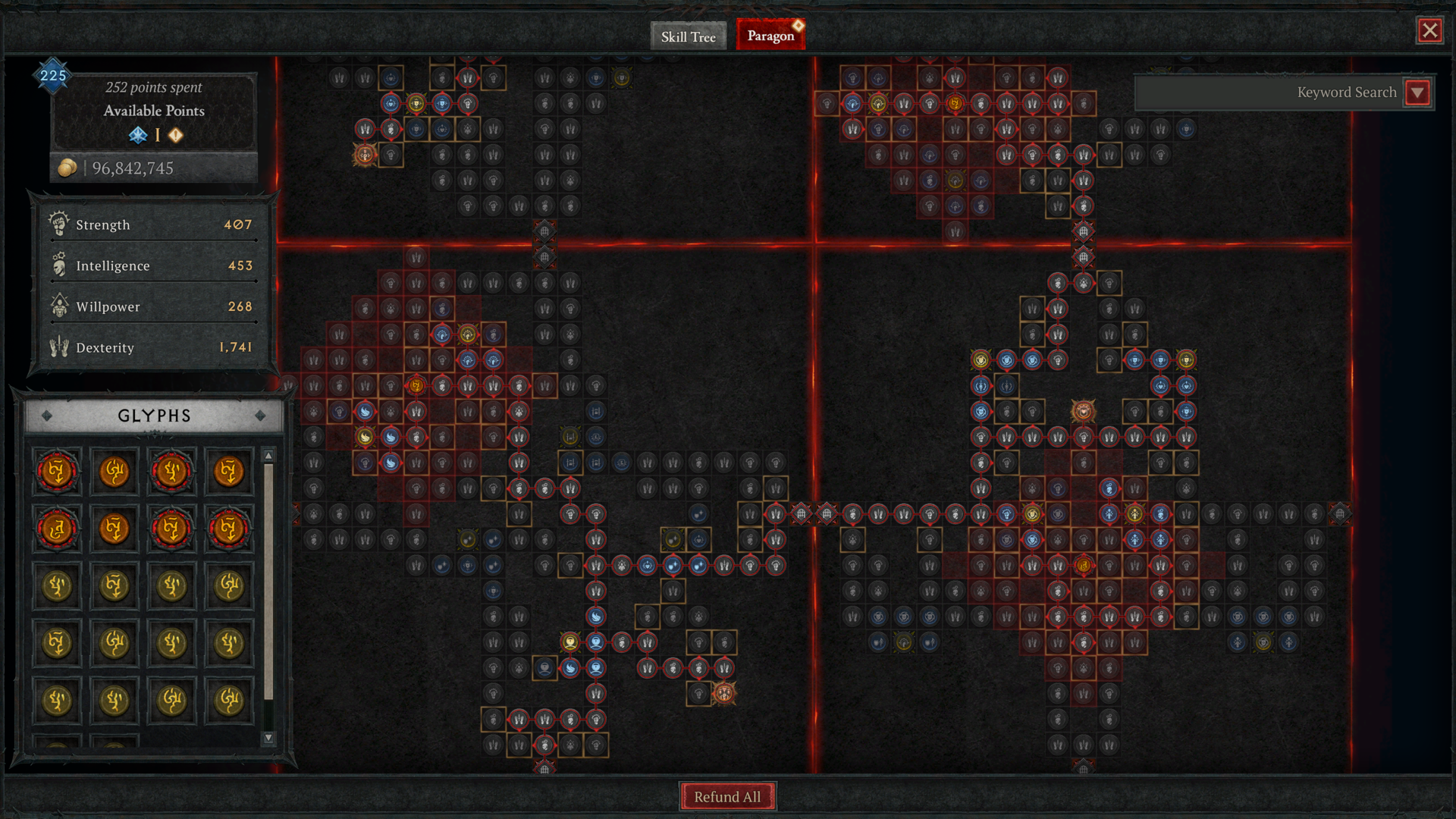Open the Keyword Search dropdown arrow
The height and width of the screenshot is (819, 1456).
[x=1417, y=93]
